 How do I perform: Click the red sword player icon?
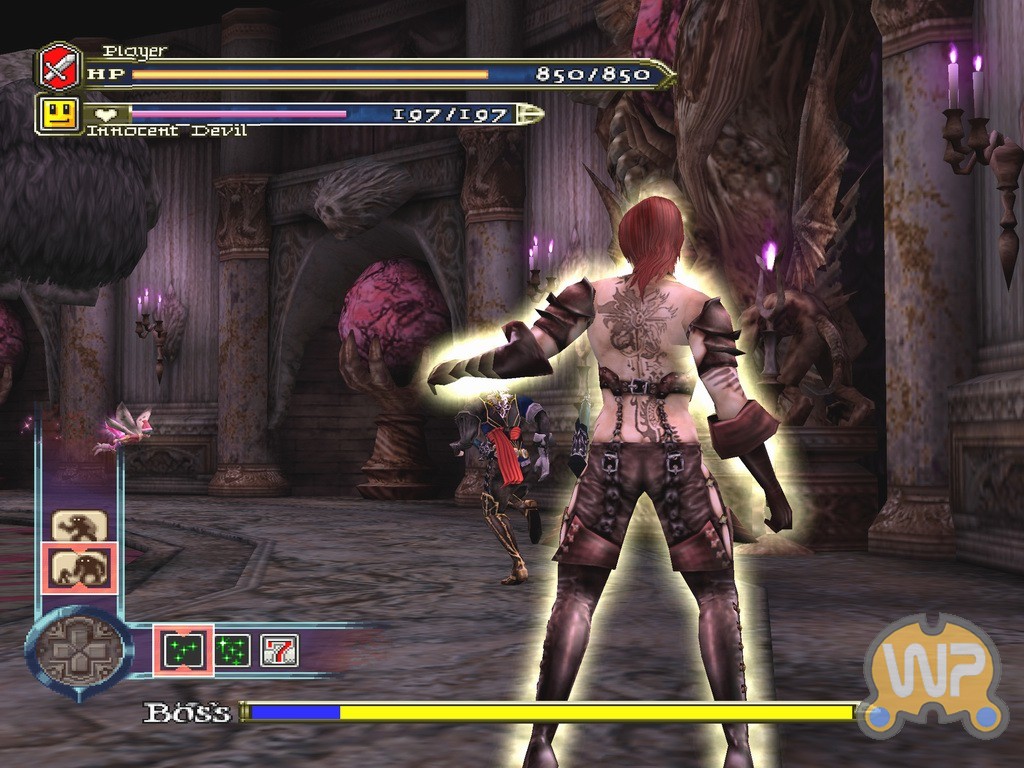point(59,67)
